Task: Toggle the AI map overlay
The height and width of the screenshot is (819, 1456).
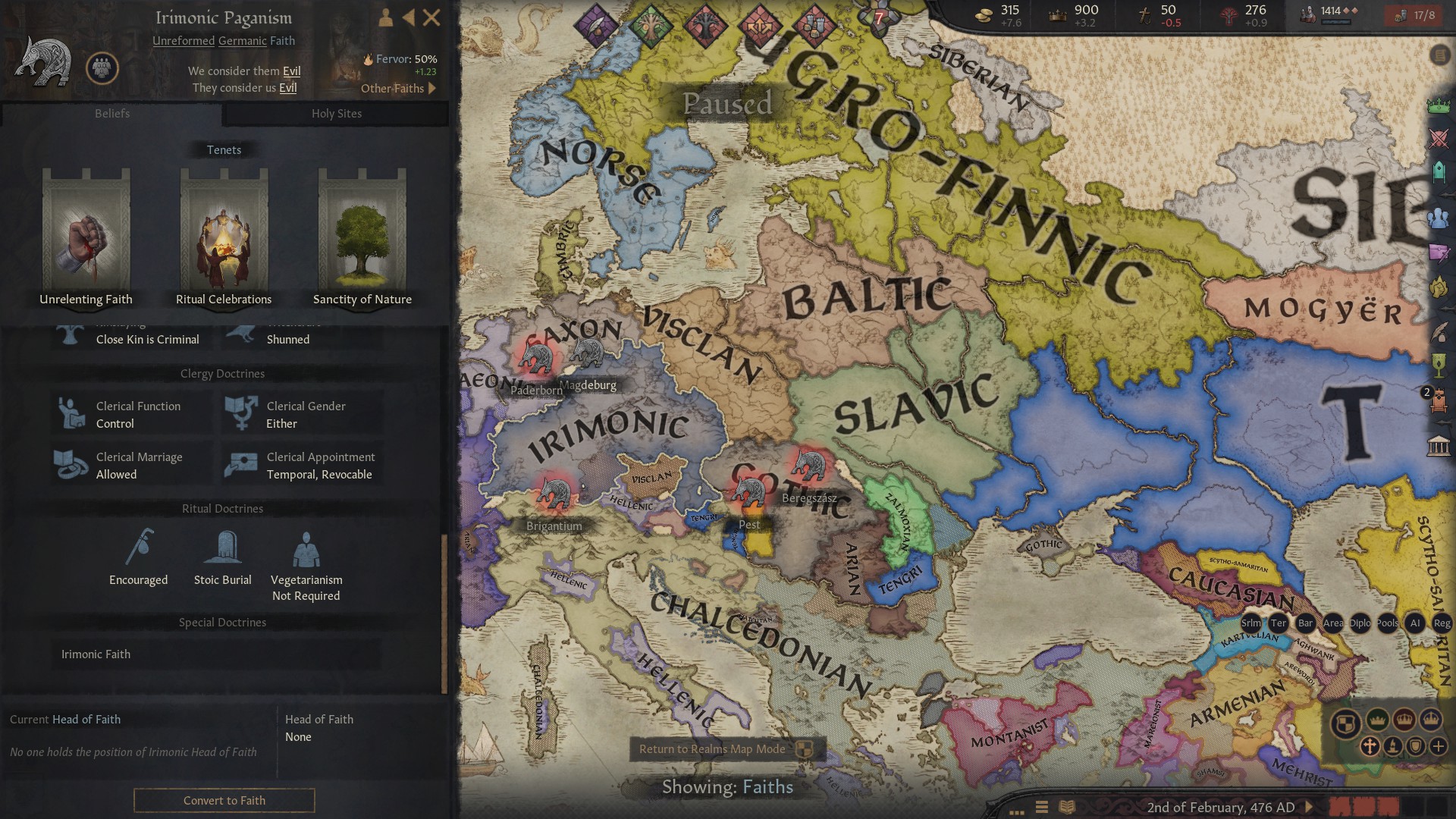Action: [1414, 623]
